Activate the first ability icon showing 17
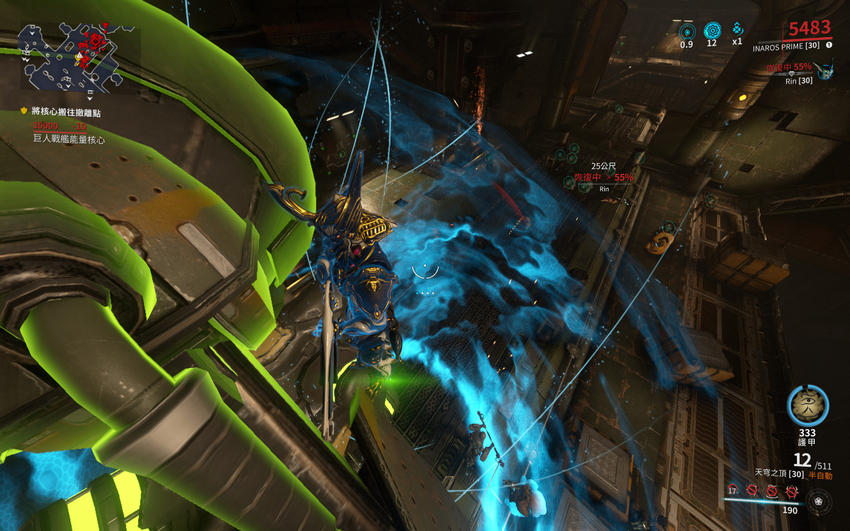 click(x=734, y=490)
